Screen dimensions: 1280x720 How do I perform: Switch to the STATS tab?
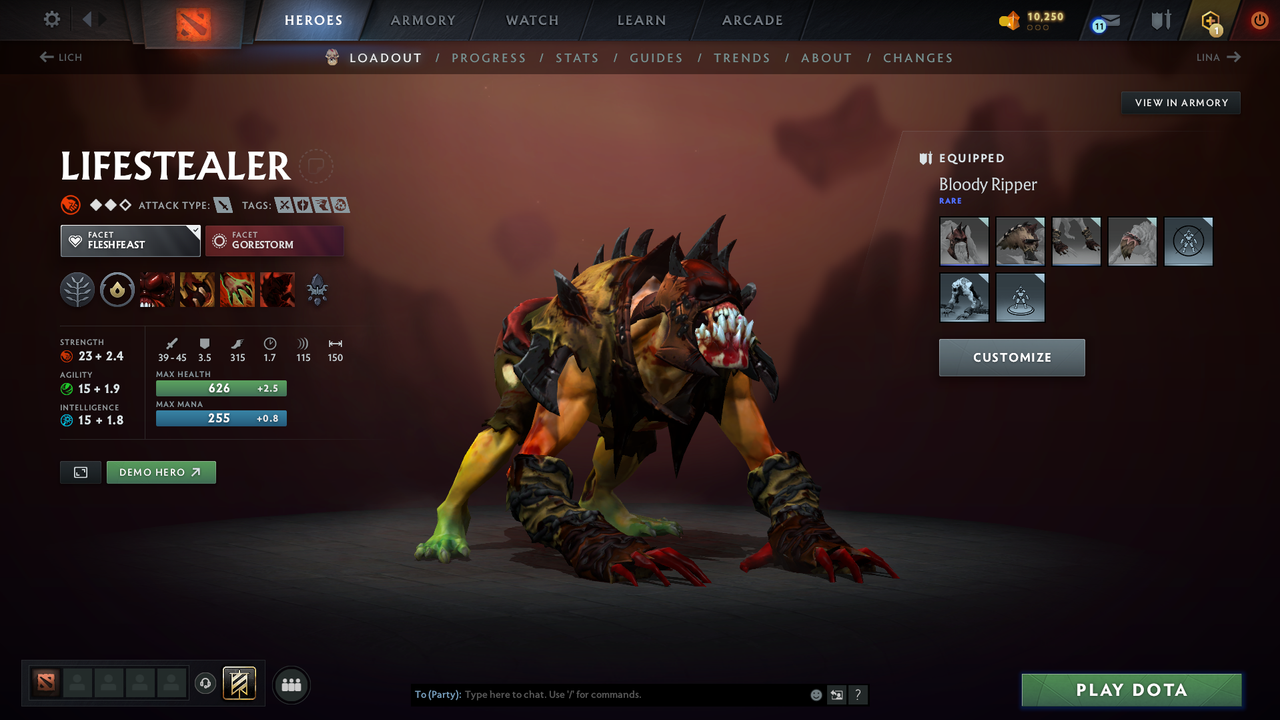(577, 57)
